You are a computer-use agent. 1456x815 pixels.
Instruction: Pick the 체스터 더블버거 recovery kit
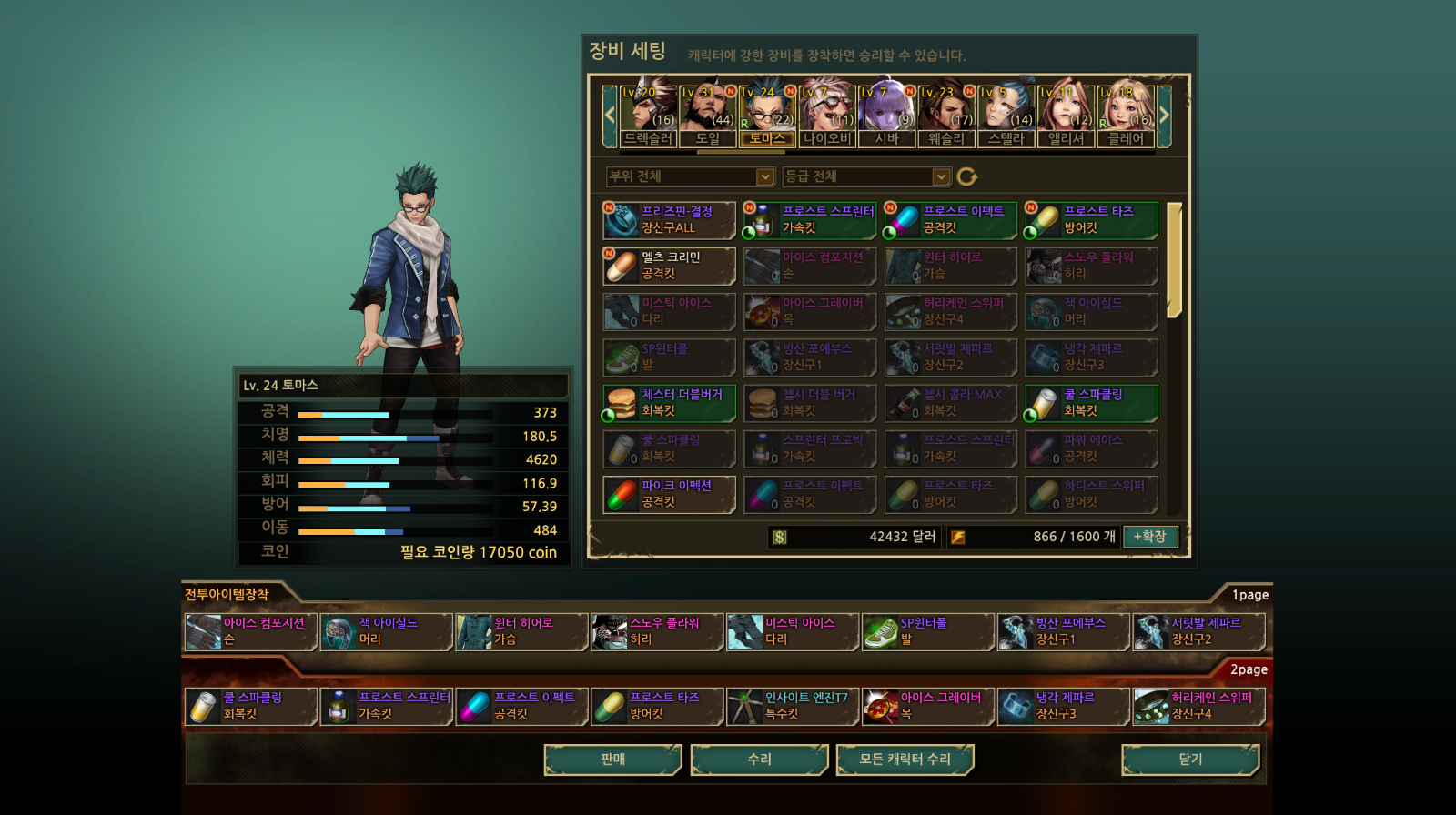[x=669, y=403]
